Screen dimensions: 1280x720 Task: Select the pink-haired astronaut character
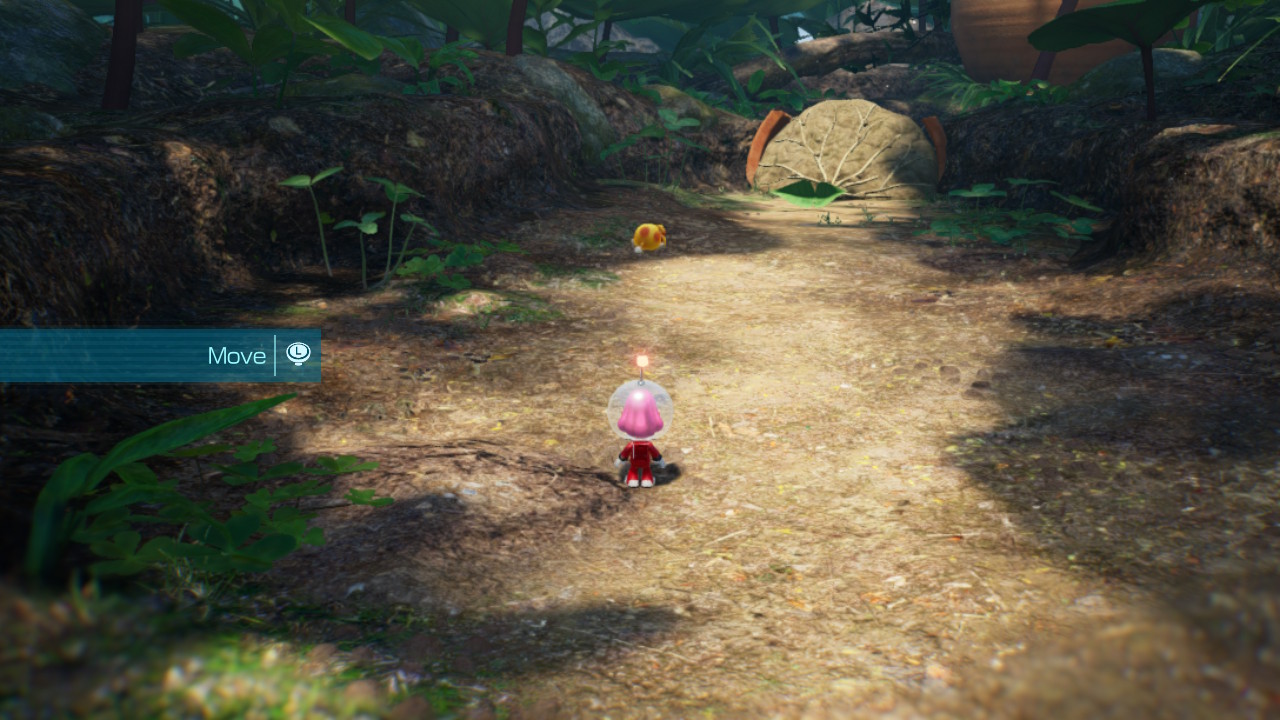click(x=640, y=430)
